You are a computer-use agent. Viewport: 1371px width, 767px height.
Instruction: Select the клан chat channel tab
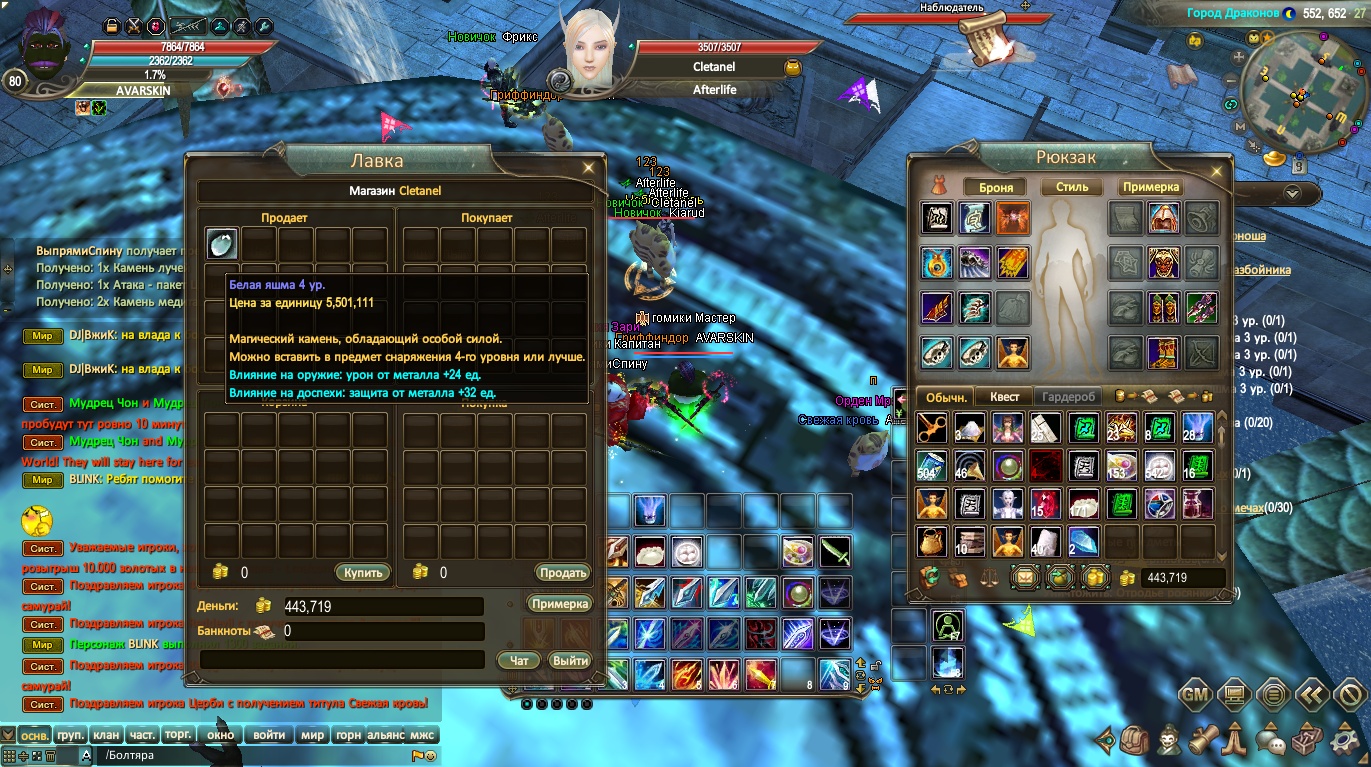(105, 735)
